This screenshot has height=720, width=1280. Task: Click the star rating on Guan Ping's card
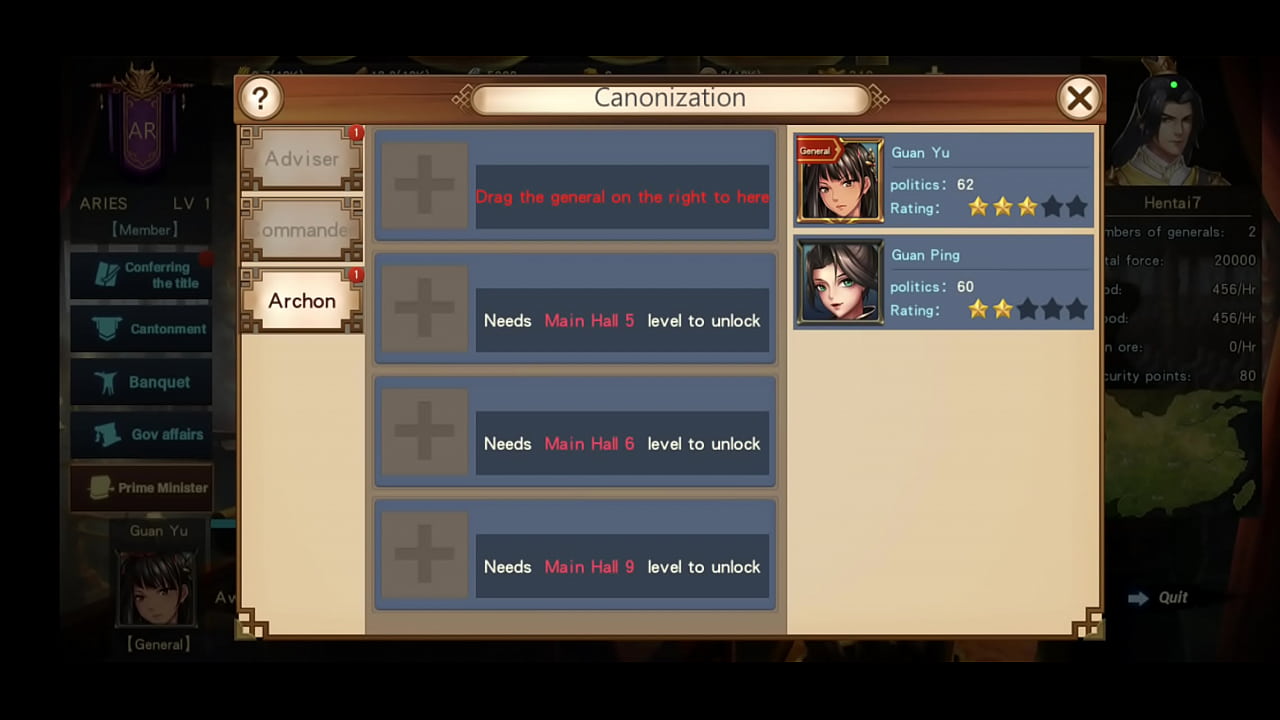coord(1027,310)
